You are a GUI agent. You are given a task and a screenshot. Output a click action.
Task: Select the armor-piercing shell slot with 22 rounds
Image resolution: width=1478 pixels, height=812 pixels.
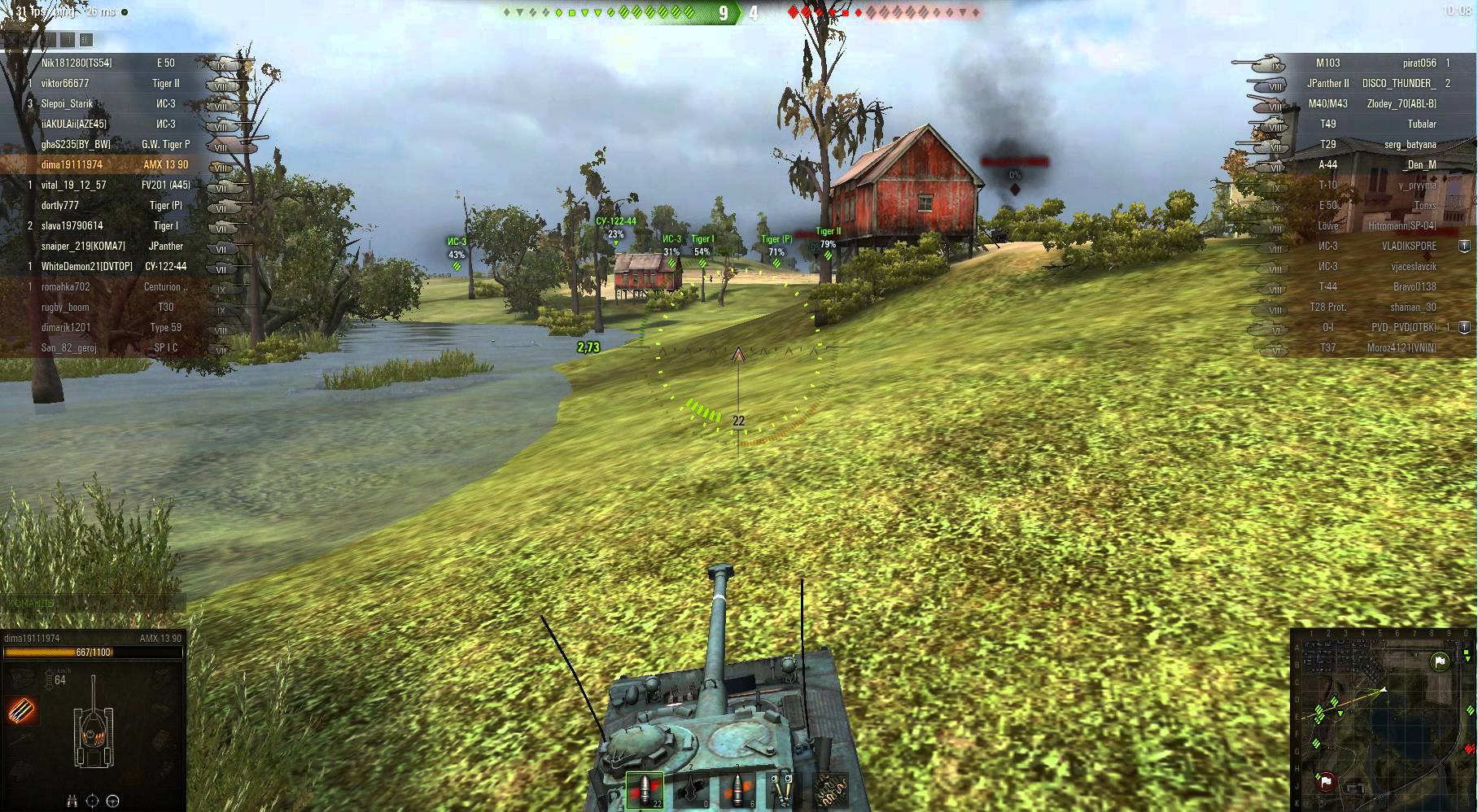click(x=645, y=790)
